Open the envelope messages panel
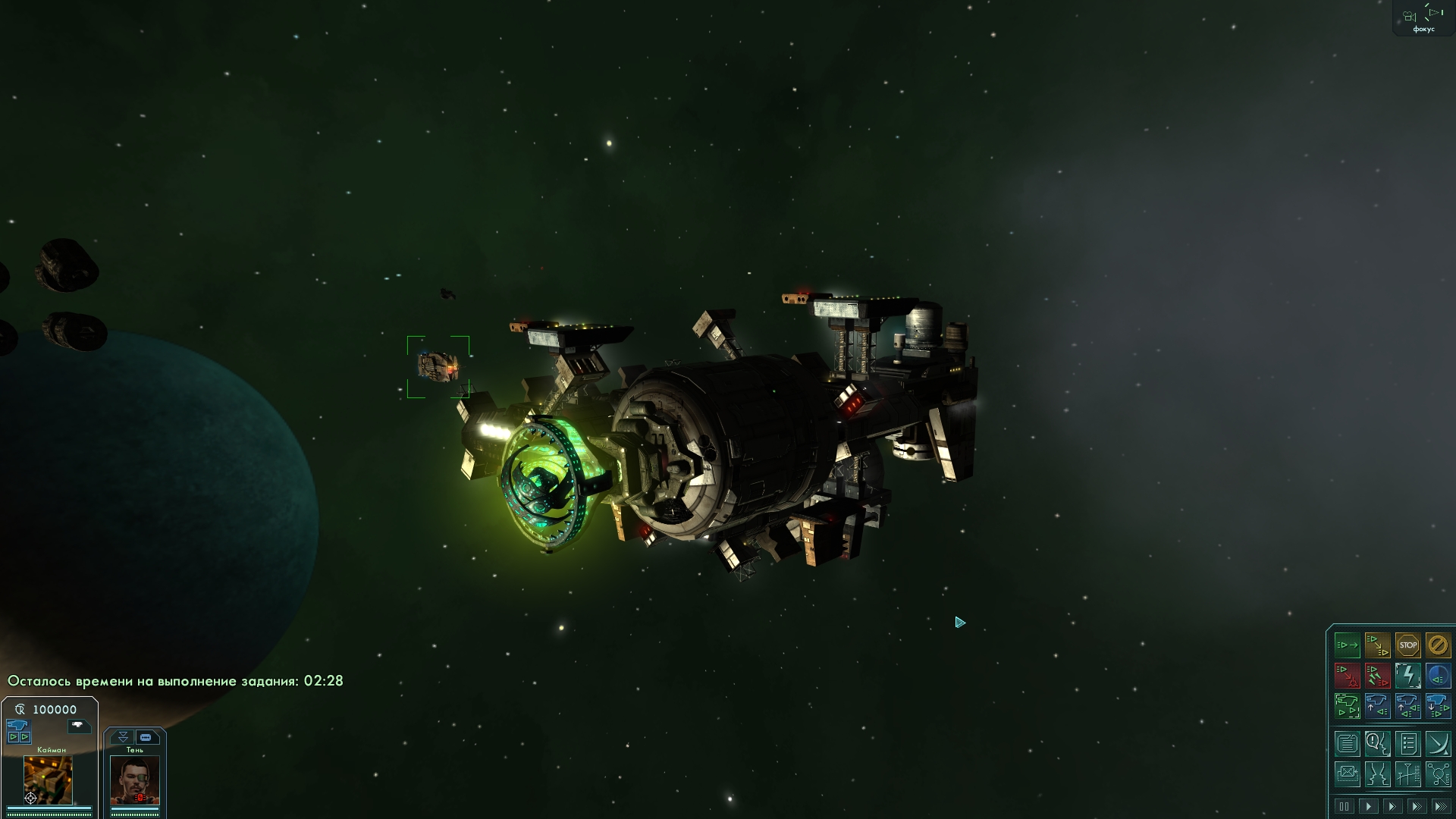The height and width of the screenshot is (819, 1456). (x=1348, y=774)
